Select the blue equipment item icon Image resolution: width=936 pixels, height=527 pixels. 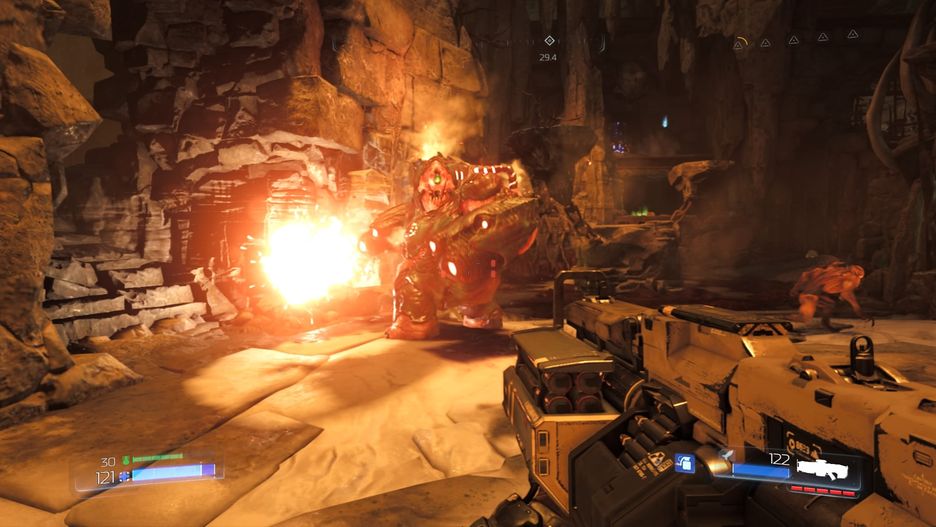tap(685, 463)
